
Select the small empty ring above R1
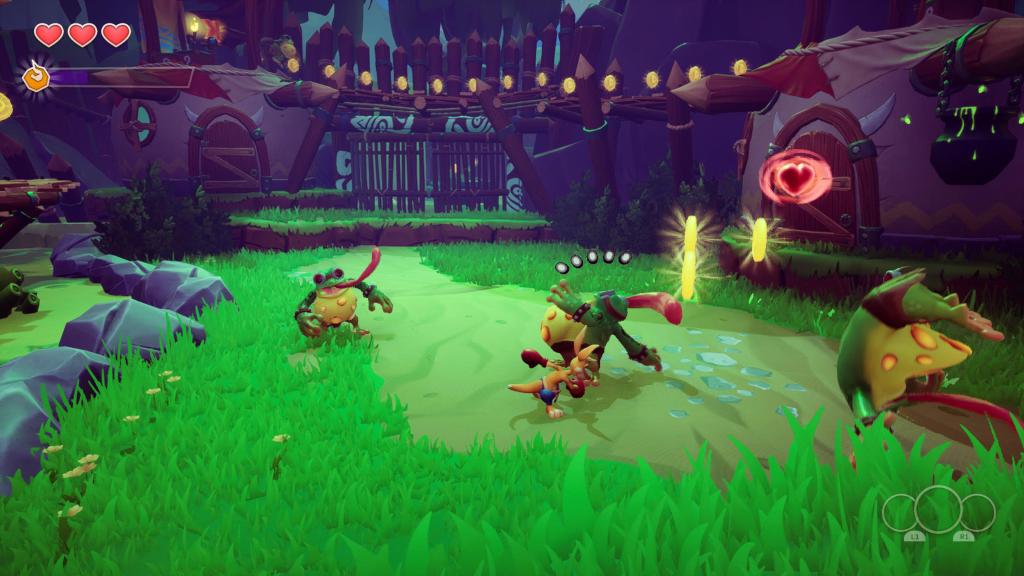click(x=977, y=513)
